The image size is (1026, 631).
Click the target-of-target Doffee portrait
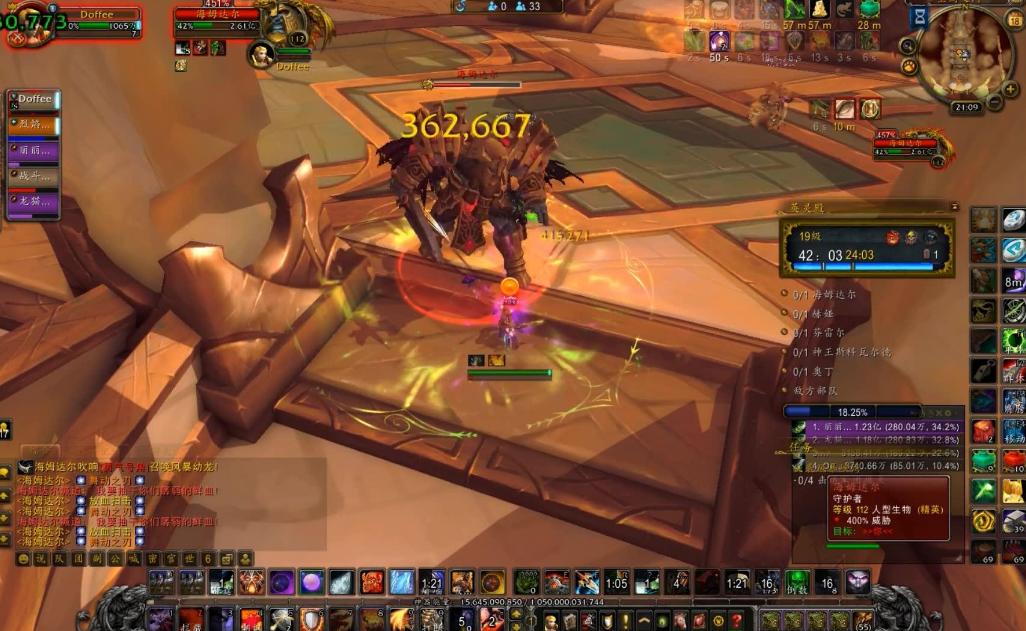[261, 54]
